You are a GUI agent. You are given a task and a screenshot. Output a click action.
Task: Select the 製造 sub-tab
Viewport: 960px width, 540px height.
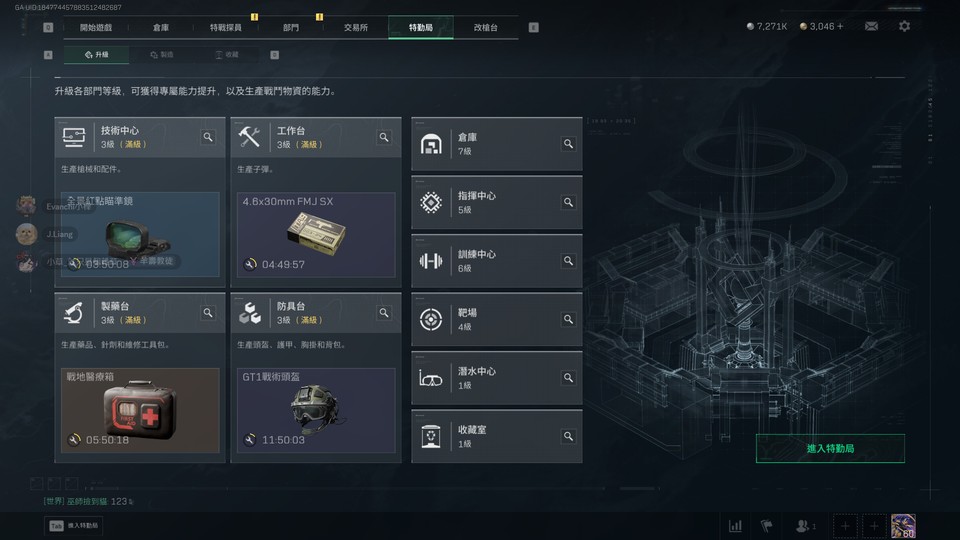pyautogui.click(x=161, y=55)
